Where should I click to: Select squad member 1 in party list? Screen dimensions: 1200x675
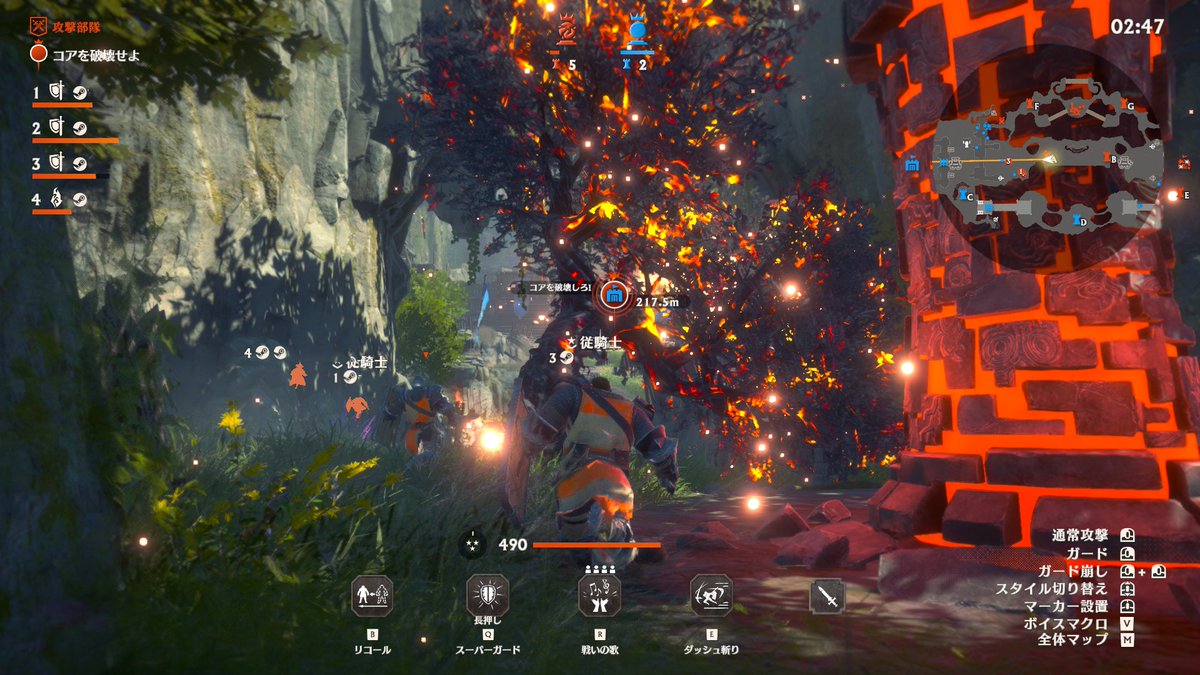(x=62, y=93)
